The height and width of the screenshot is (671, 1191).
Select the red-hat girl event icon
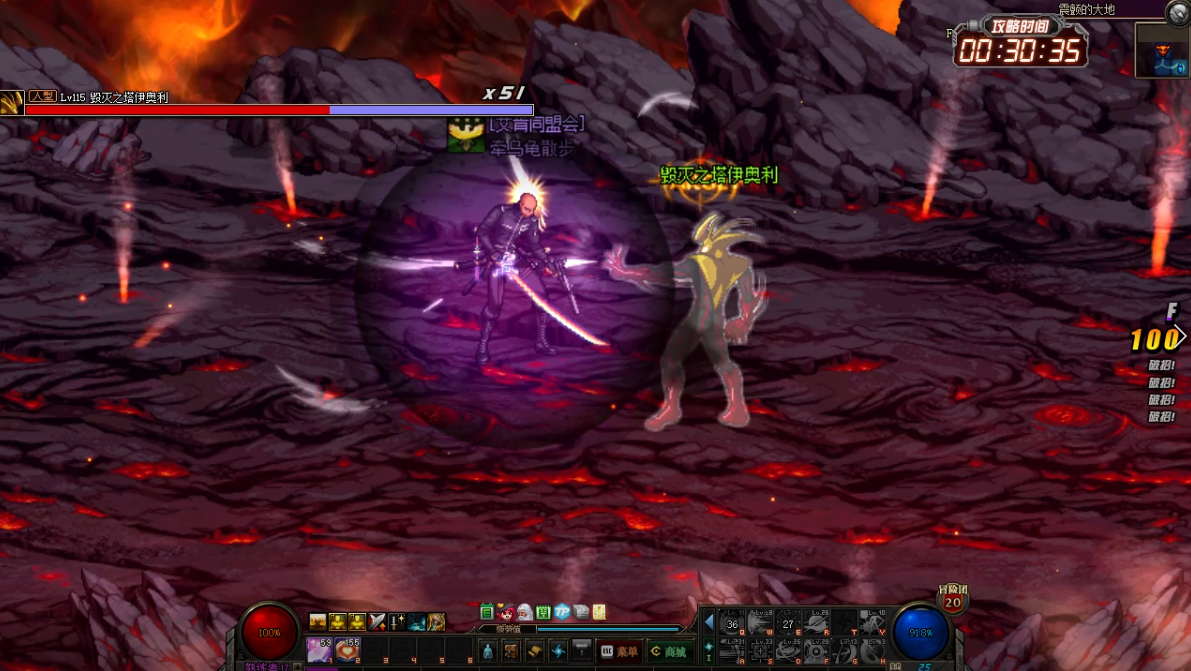506,612
